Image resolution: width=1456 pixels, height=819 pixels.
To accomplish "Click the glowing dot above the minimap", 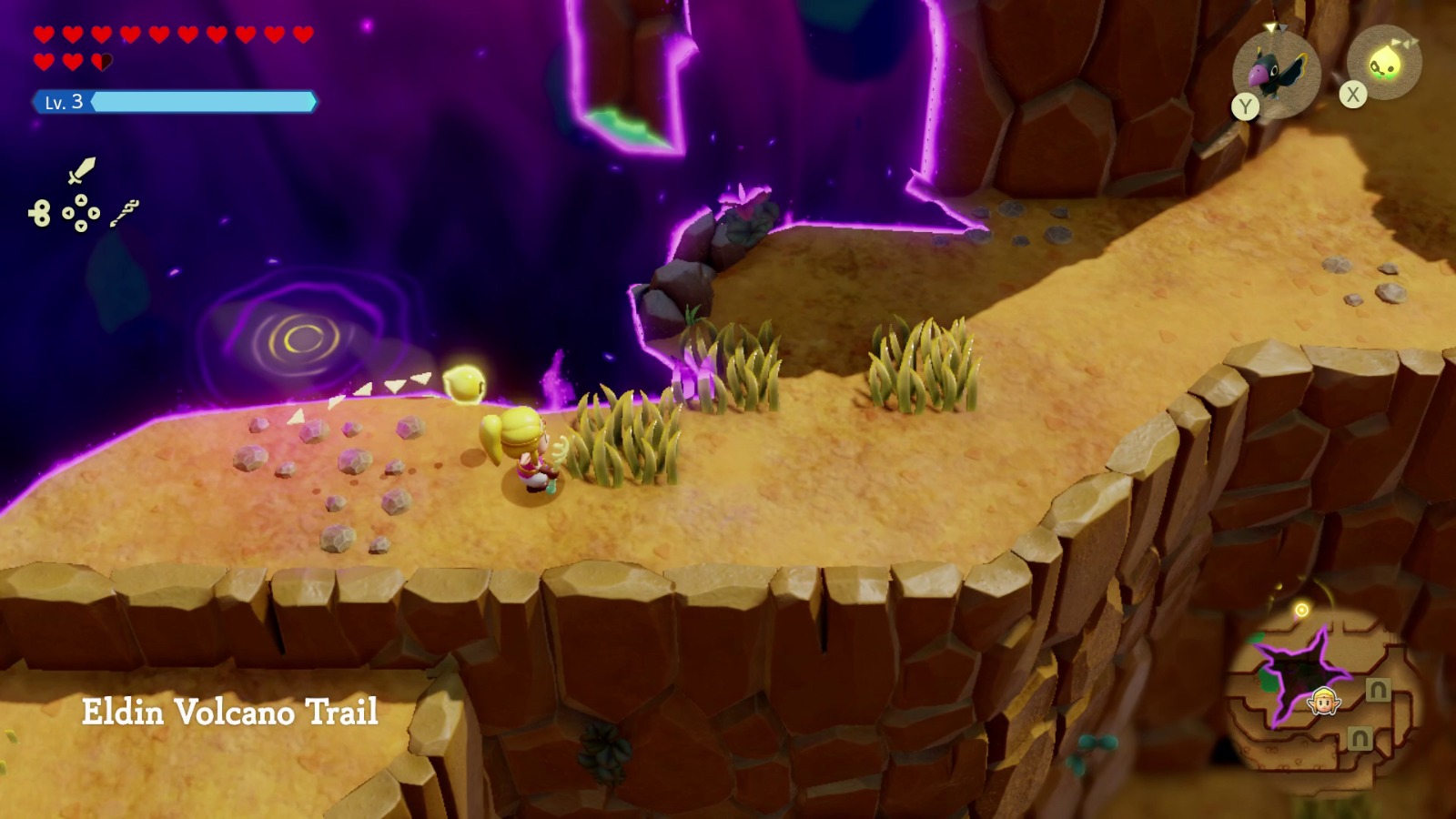I will (1301, 609).
